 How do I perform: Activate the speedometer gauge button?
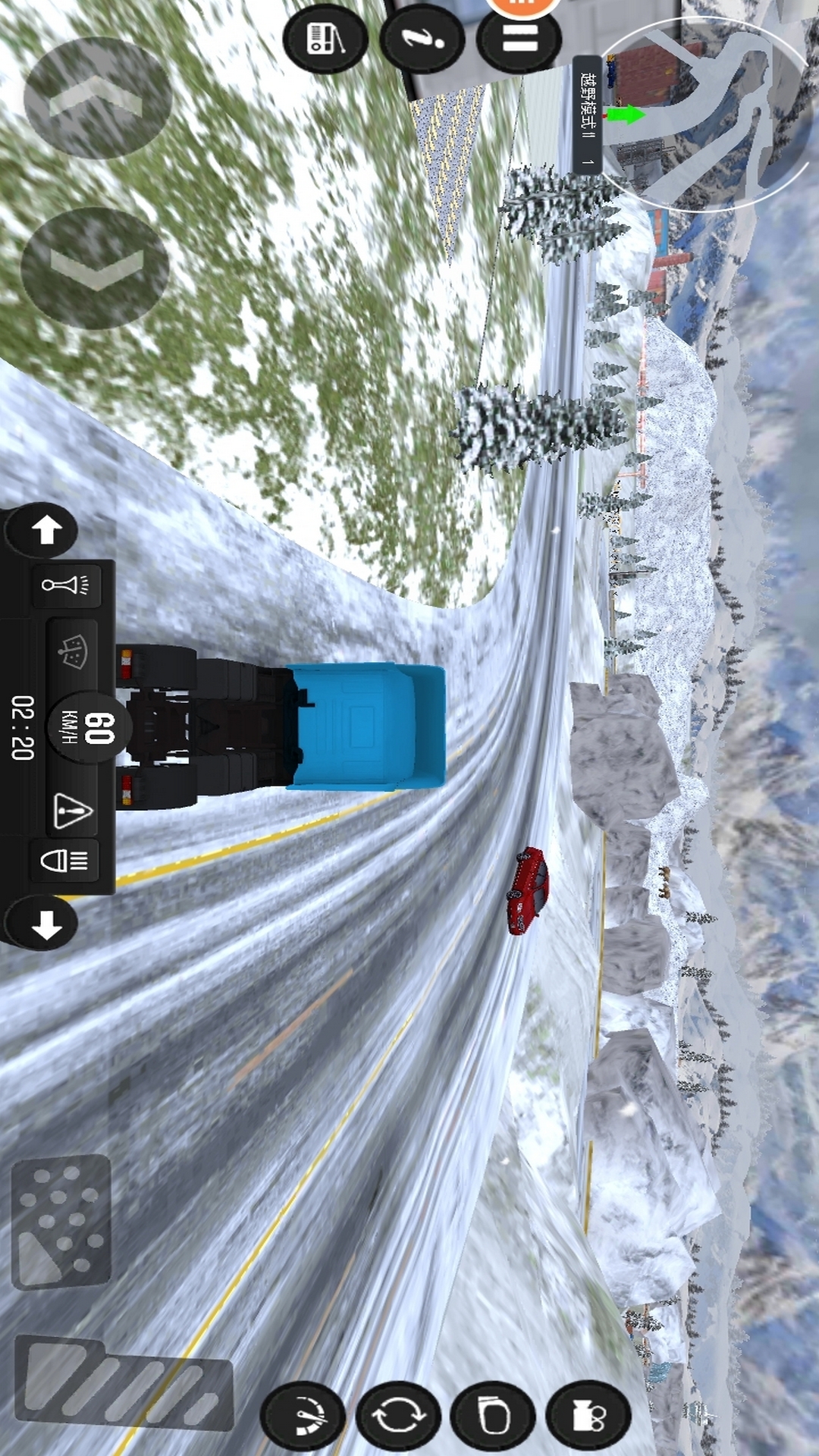pyautogui.click(x=303, y=1416)
